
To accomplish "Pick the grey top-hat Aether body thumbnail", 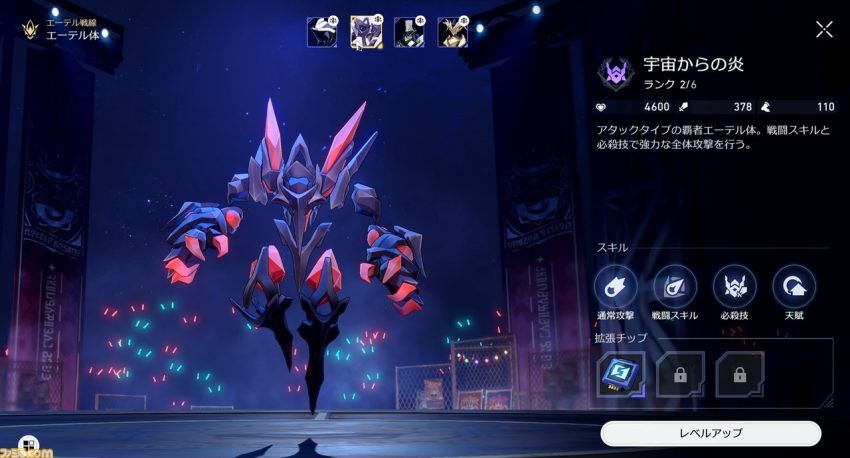I will [x=409, y=32].
